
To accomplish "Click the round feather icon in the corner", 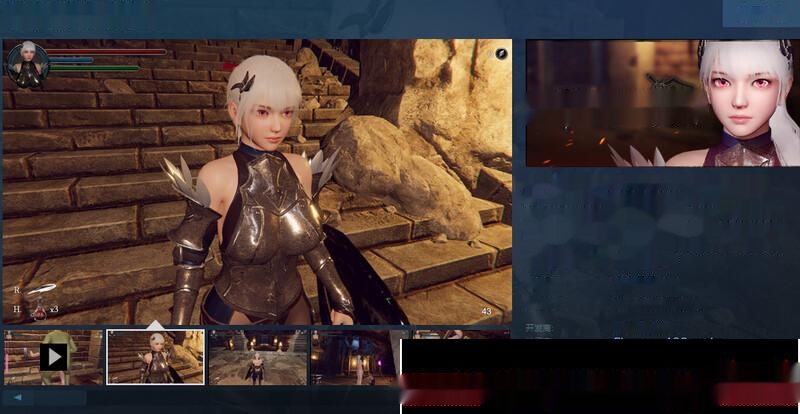I will point(501,53).
